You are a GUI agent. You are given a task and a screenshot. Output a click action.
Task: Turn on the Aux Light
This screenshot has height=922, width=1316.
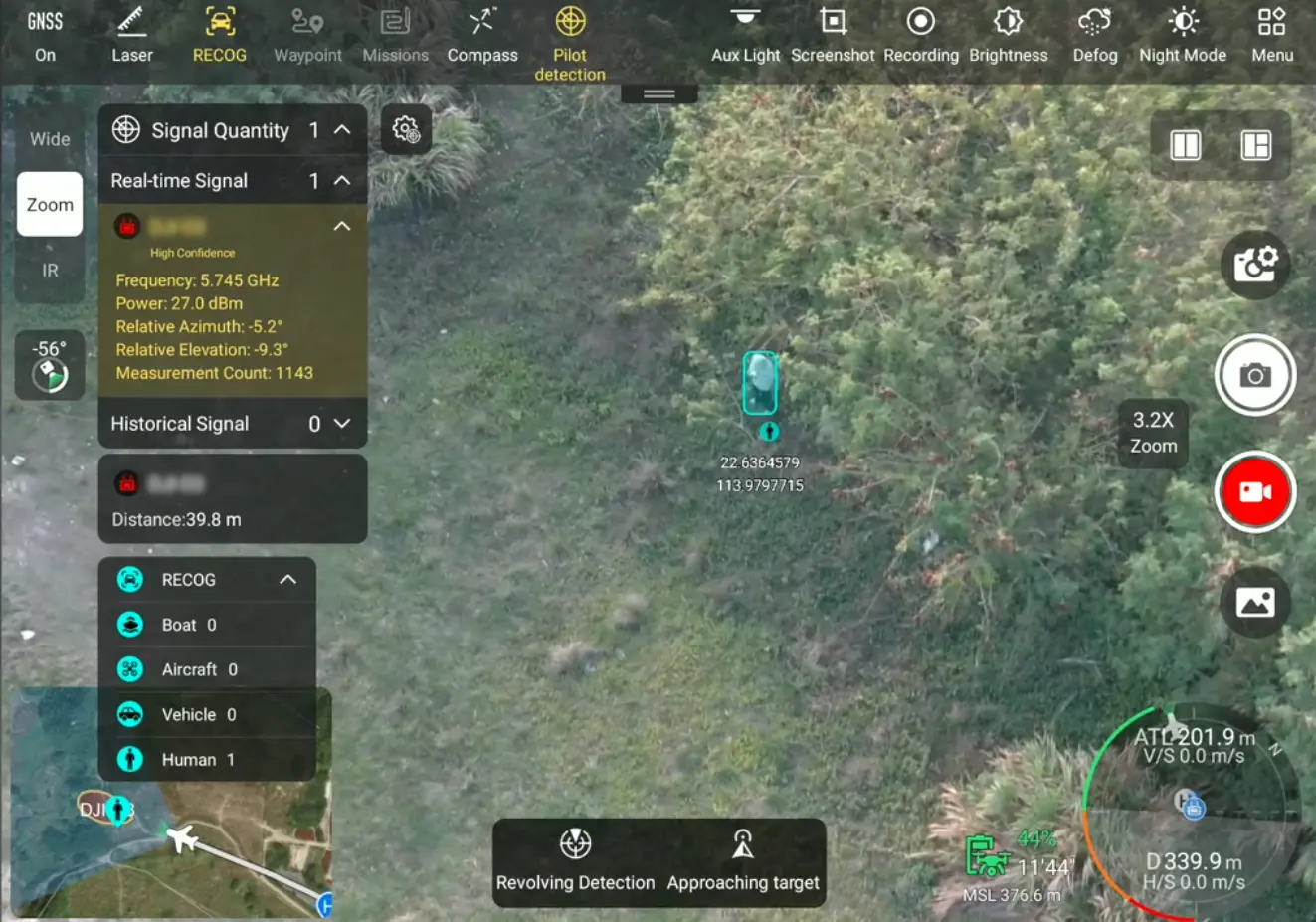(745, 35)
